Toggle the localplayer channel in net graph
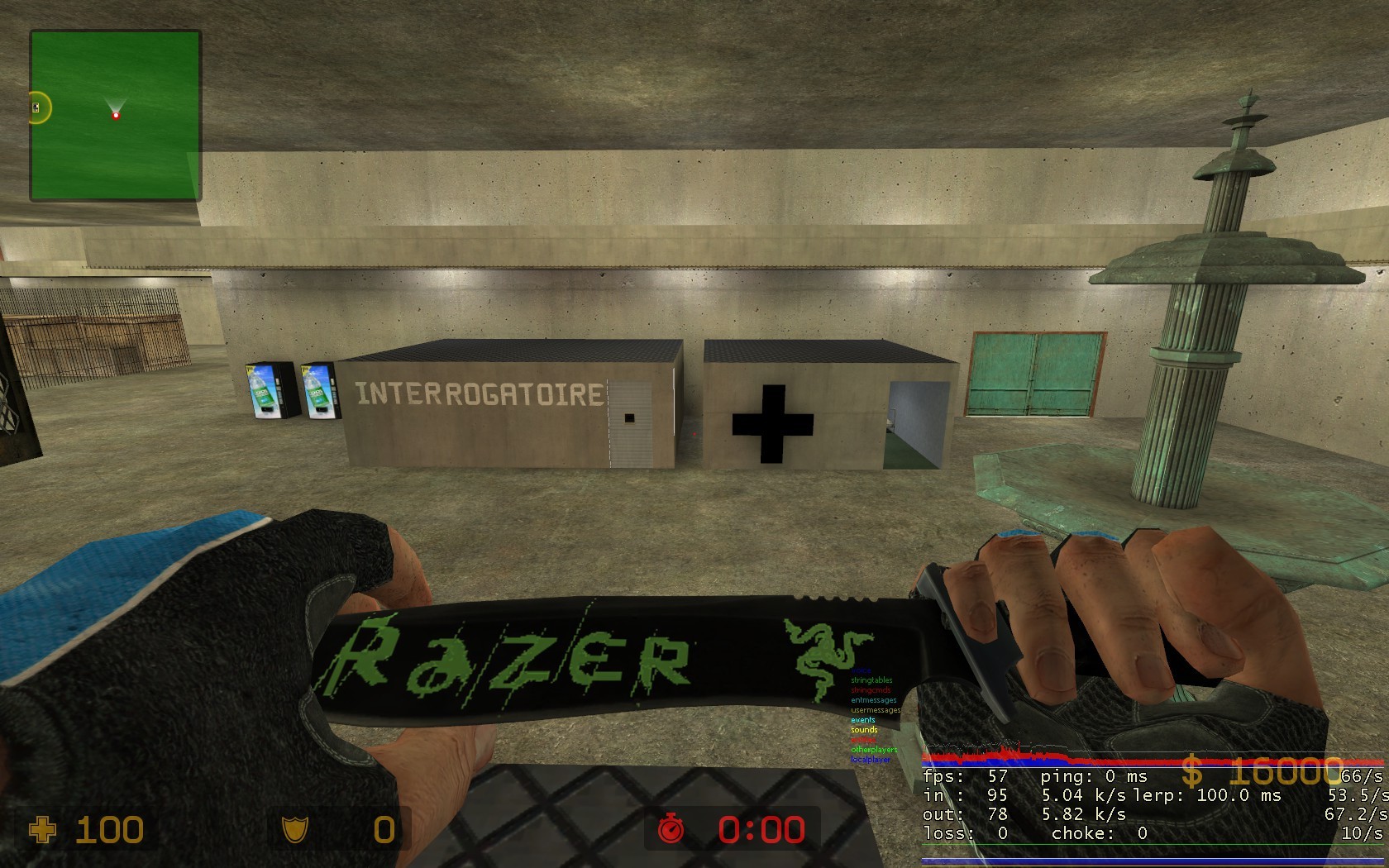1389x868 pixels. 870,761
